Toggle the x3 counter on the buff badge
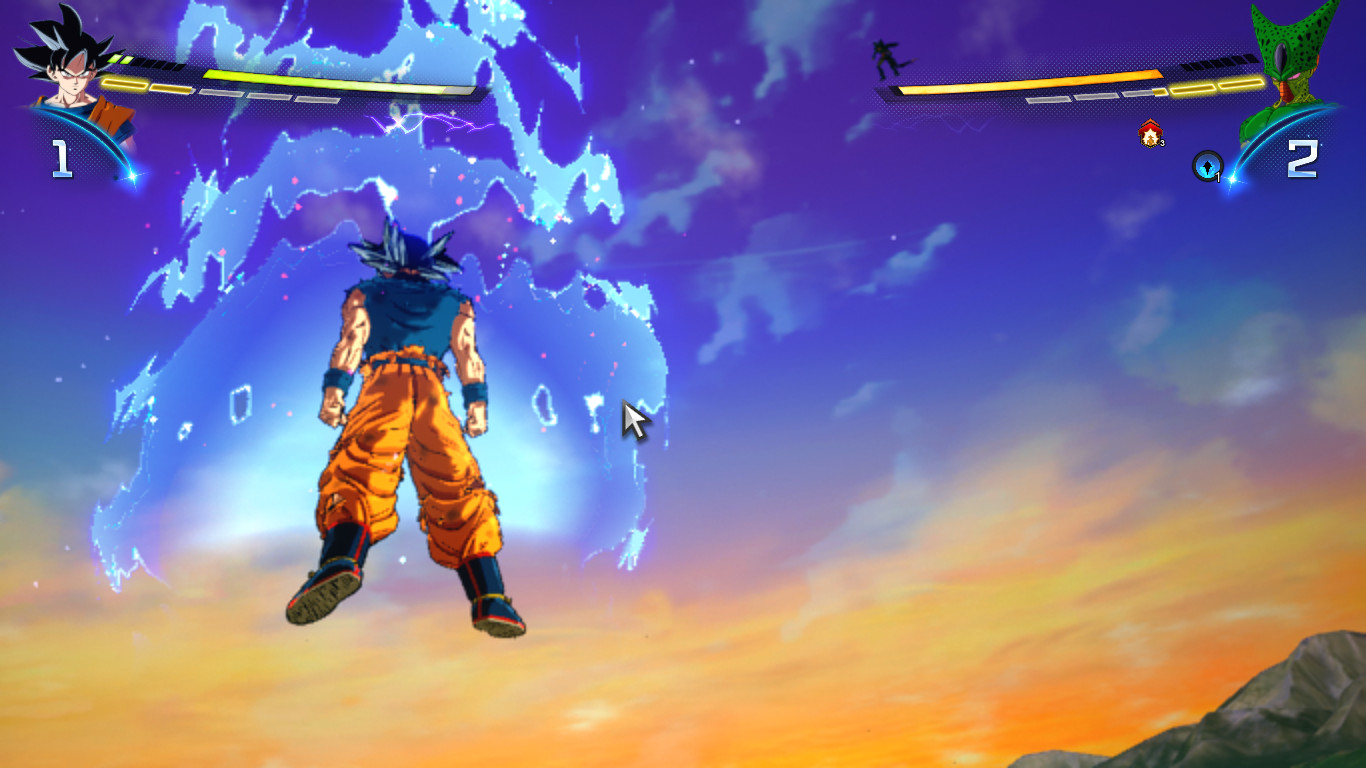Viewport: 1366px width, 768px height. pyautogui.click(x=1162, y=143)
